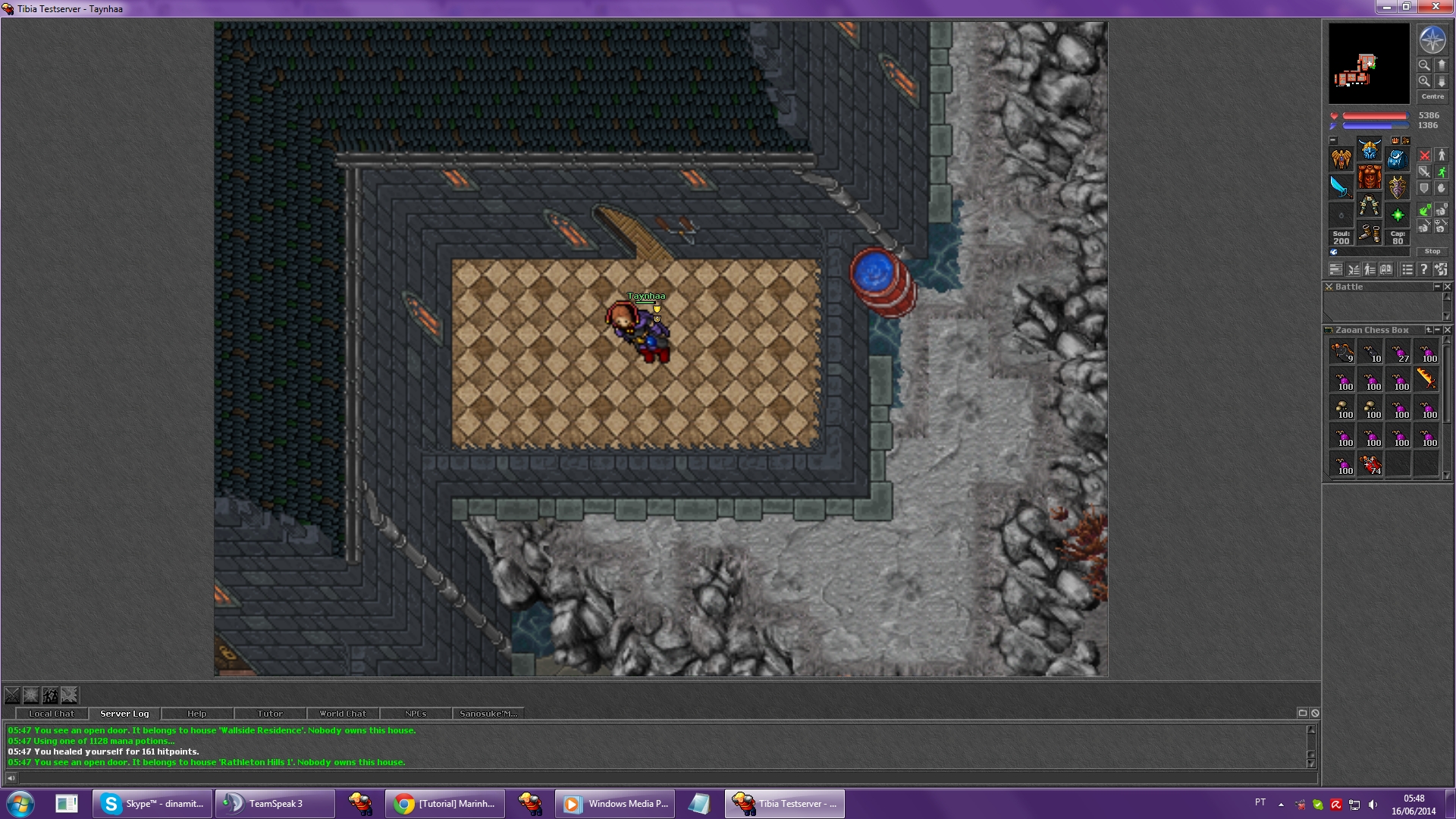This screenshot has width=1456, height=819.
Task: Click the shield equipment slot
Action: point(1397,187)
